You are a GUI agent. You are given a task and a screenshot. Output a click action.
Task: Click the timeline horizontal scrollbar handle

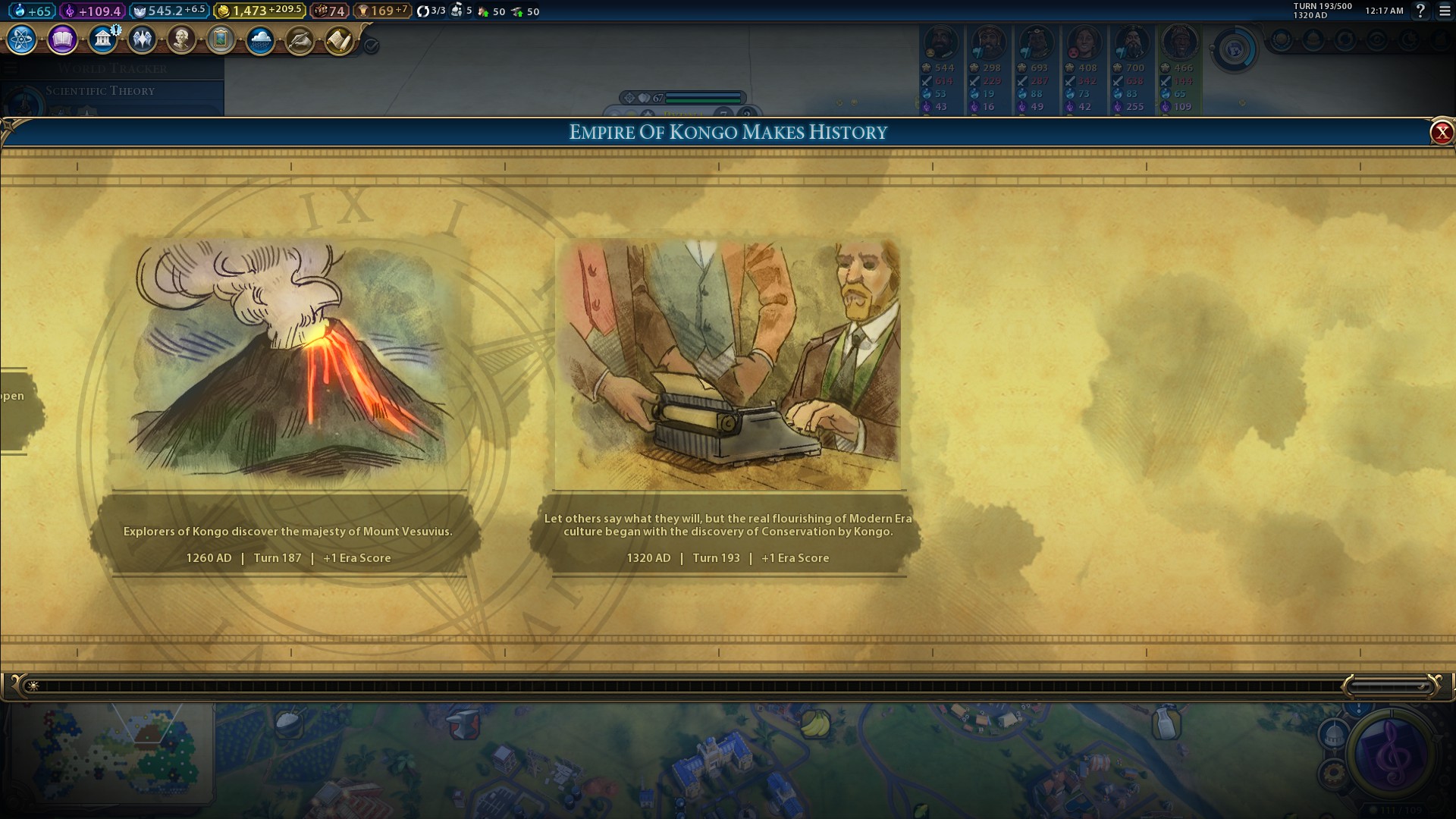(1389, 686)
